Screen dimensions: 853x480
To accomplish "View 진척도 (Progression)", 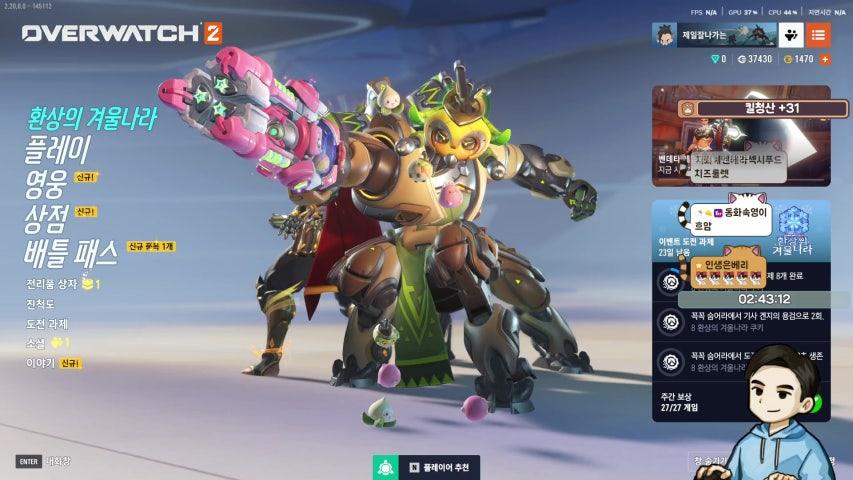I will pos(40,304).
